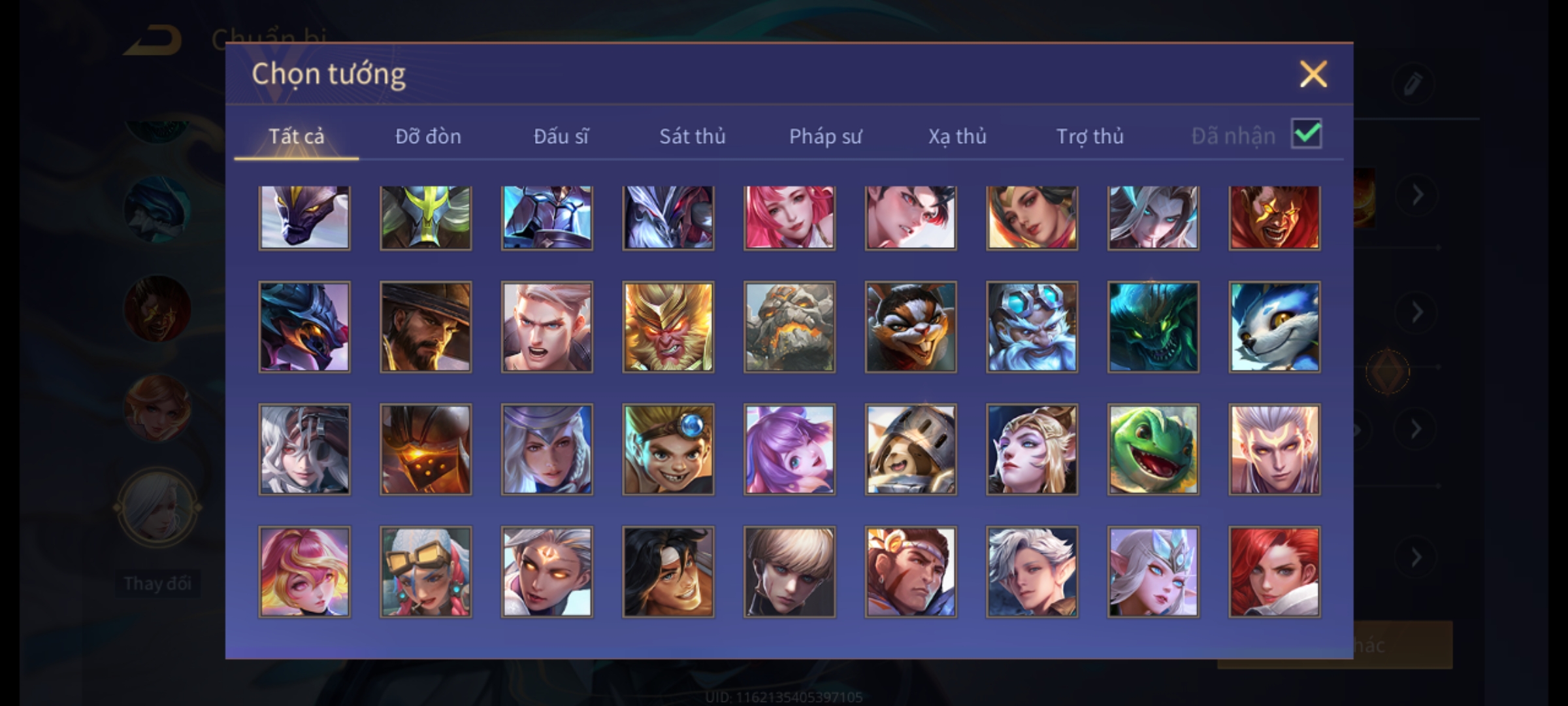Open the Đấu sĩ hero category
This screenshot has width=1568, height=706.
coord(561,136)
